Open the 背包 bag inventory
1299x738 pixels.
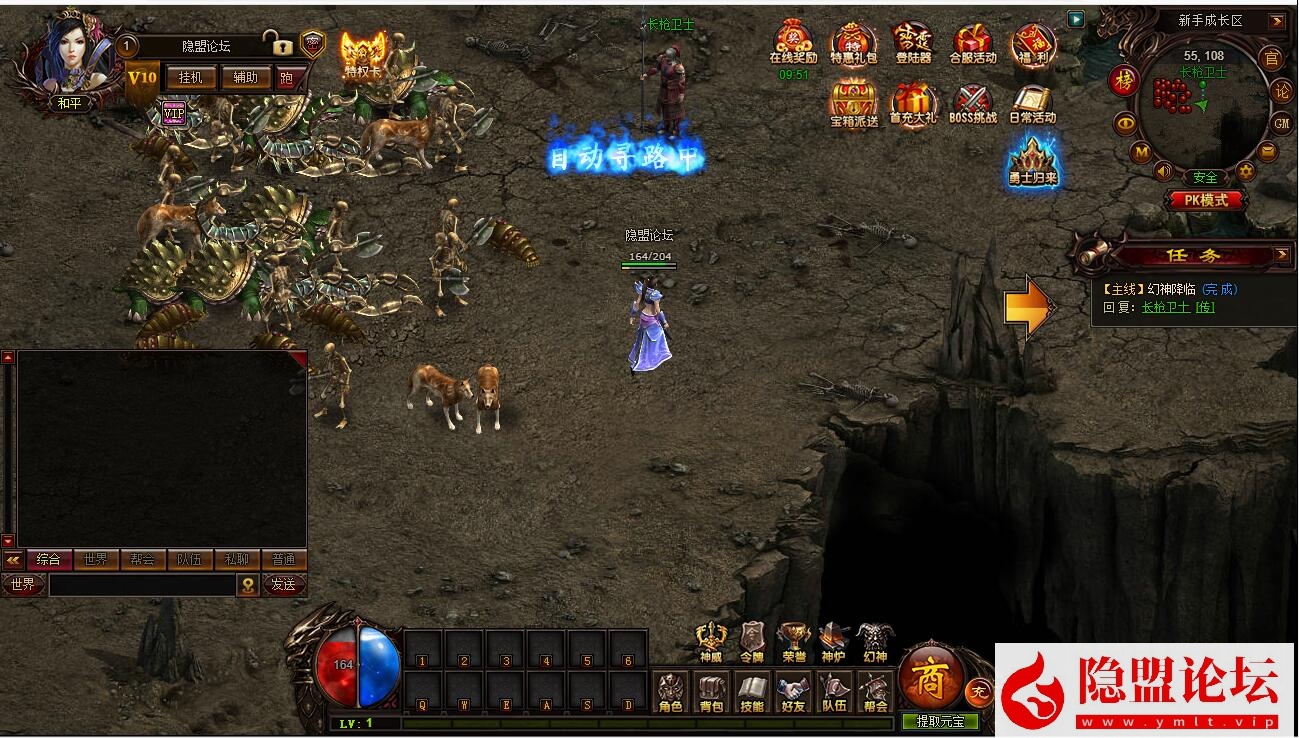[x=711, y=691]
